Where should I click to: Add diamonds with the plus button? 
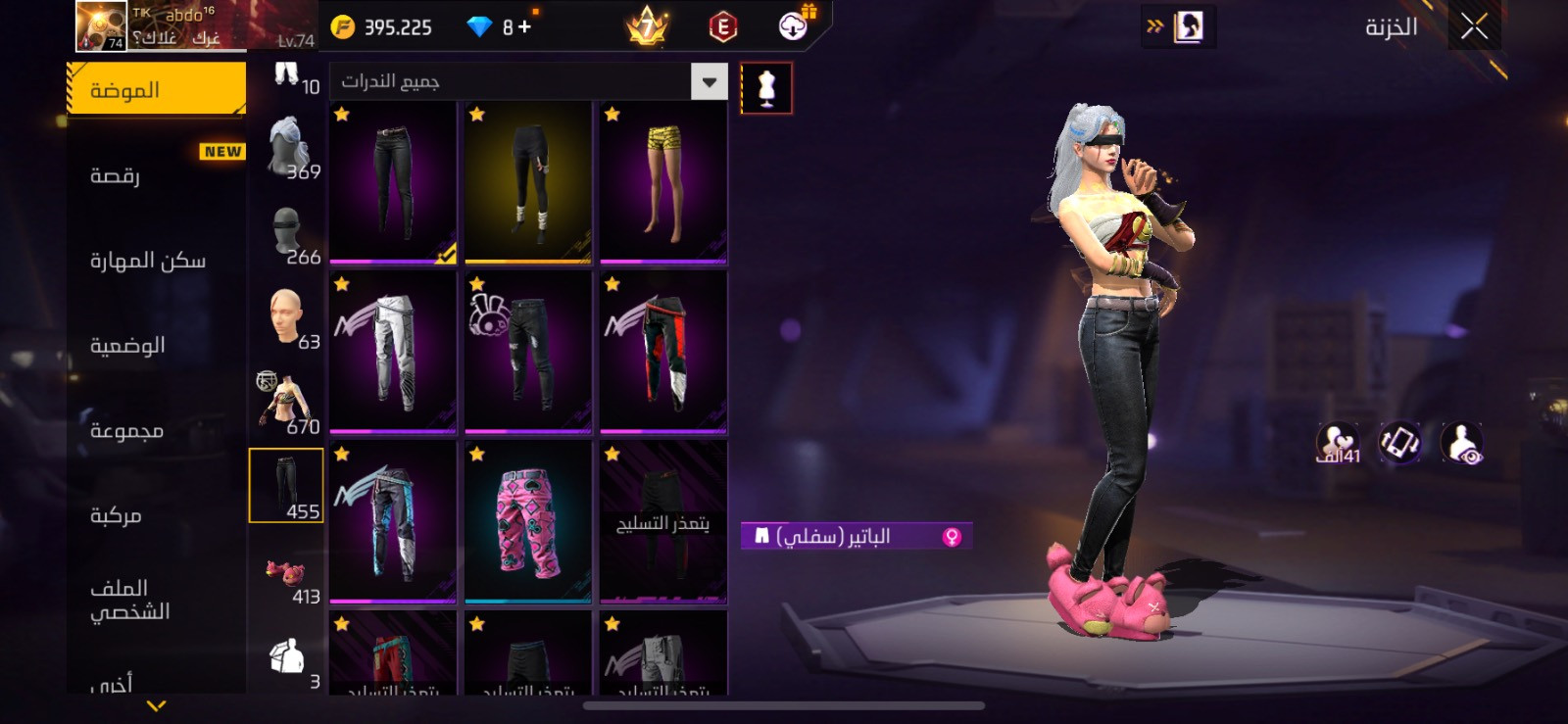(x=524, y=27)
